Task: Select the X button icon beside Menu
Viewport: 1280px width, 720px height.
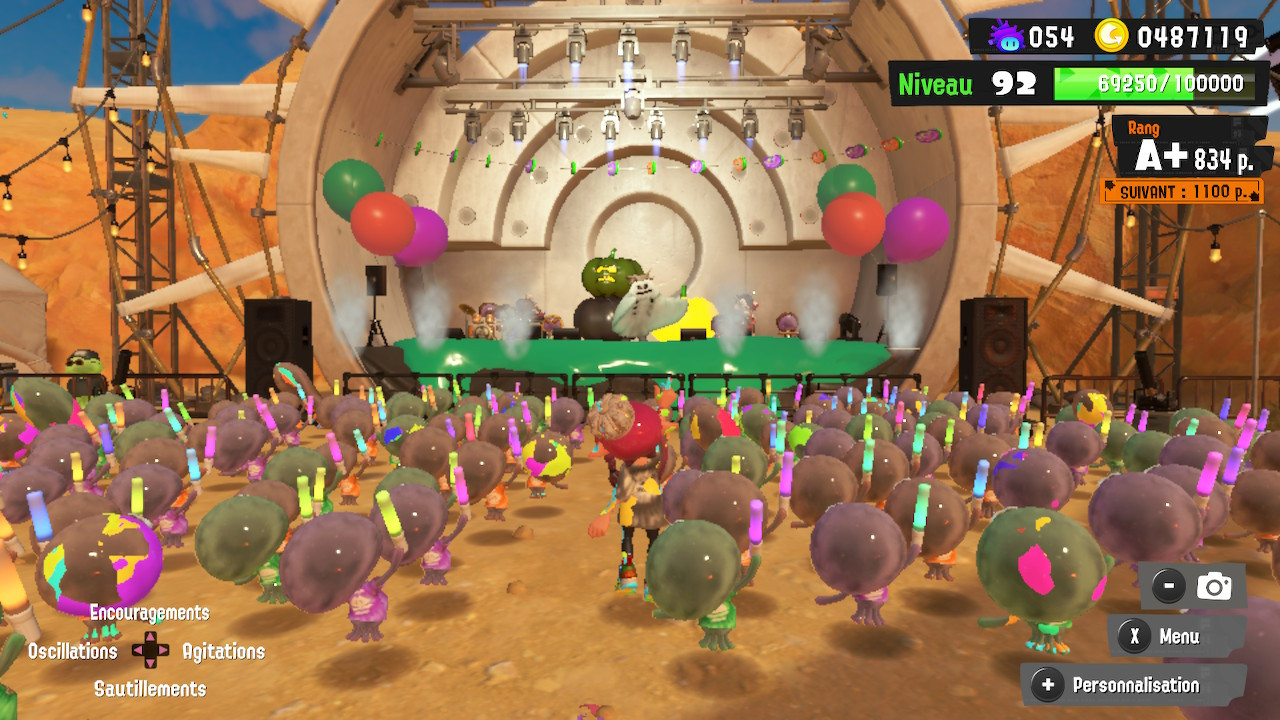Action: 1135,636
